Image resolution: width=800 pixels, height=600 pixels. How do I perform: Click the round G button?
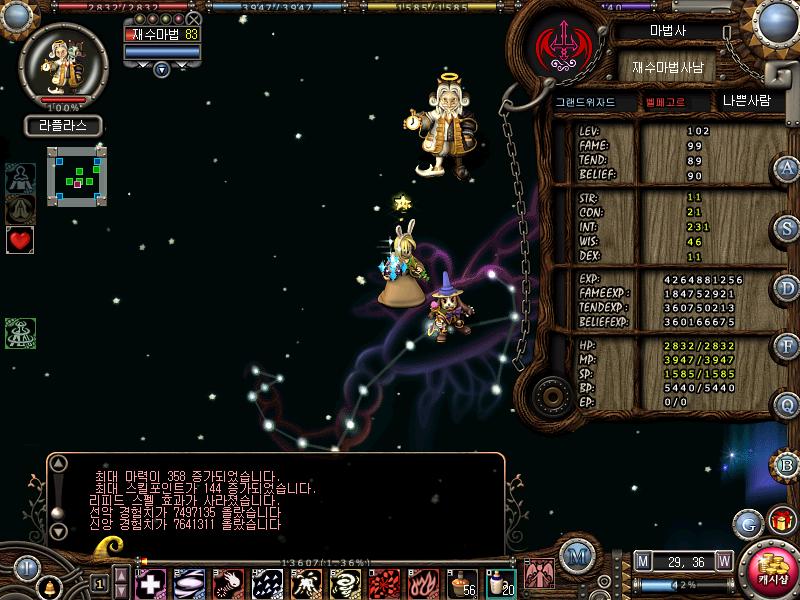coord(746,521)
